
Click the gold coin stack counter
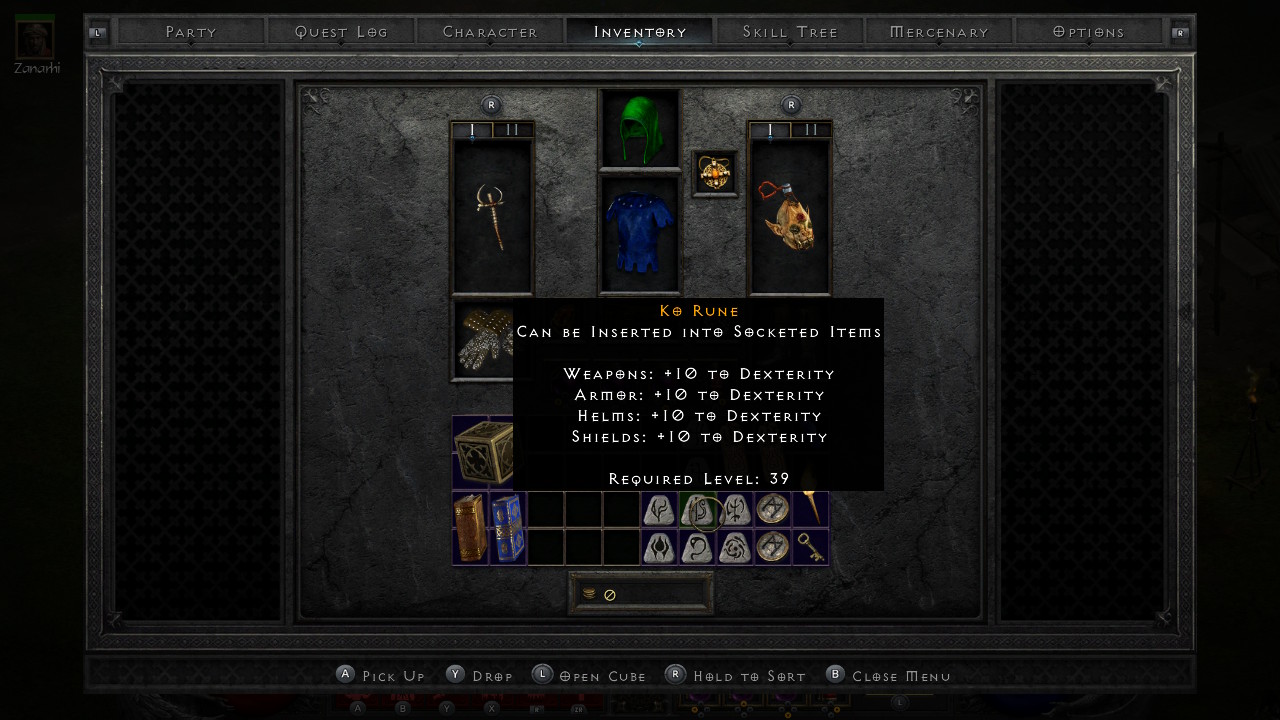coord(640,594)
